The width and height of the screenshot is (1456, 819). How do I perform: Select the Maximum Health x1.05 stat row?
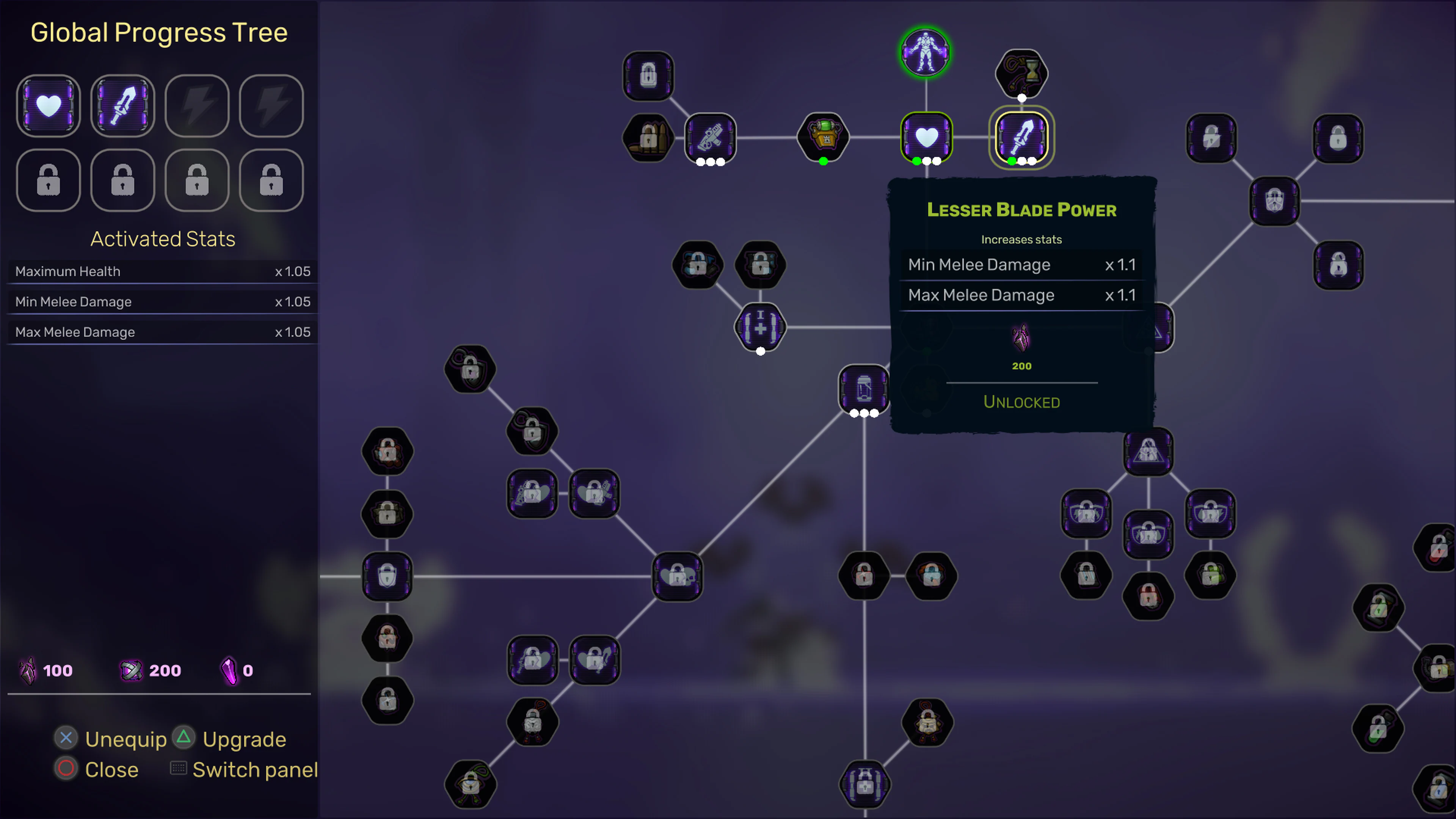pos(163,271)
